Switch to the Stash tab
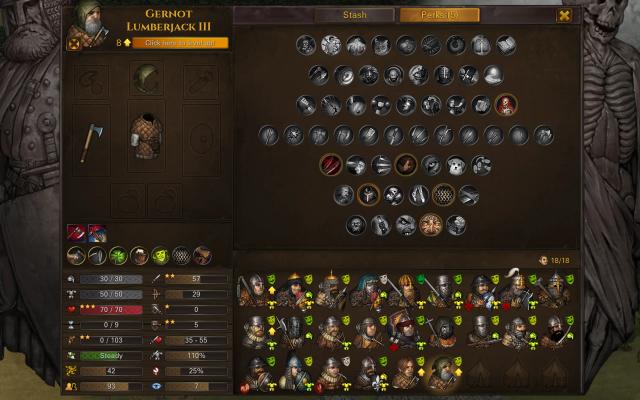 click(x=355, y=15)
